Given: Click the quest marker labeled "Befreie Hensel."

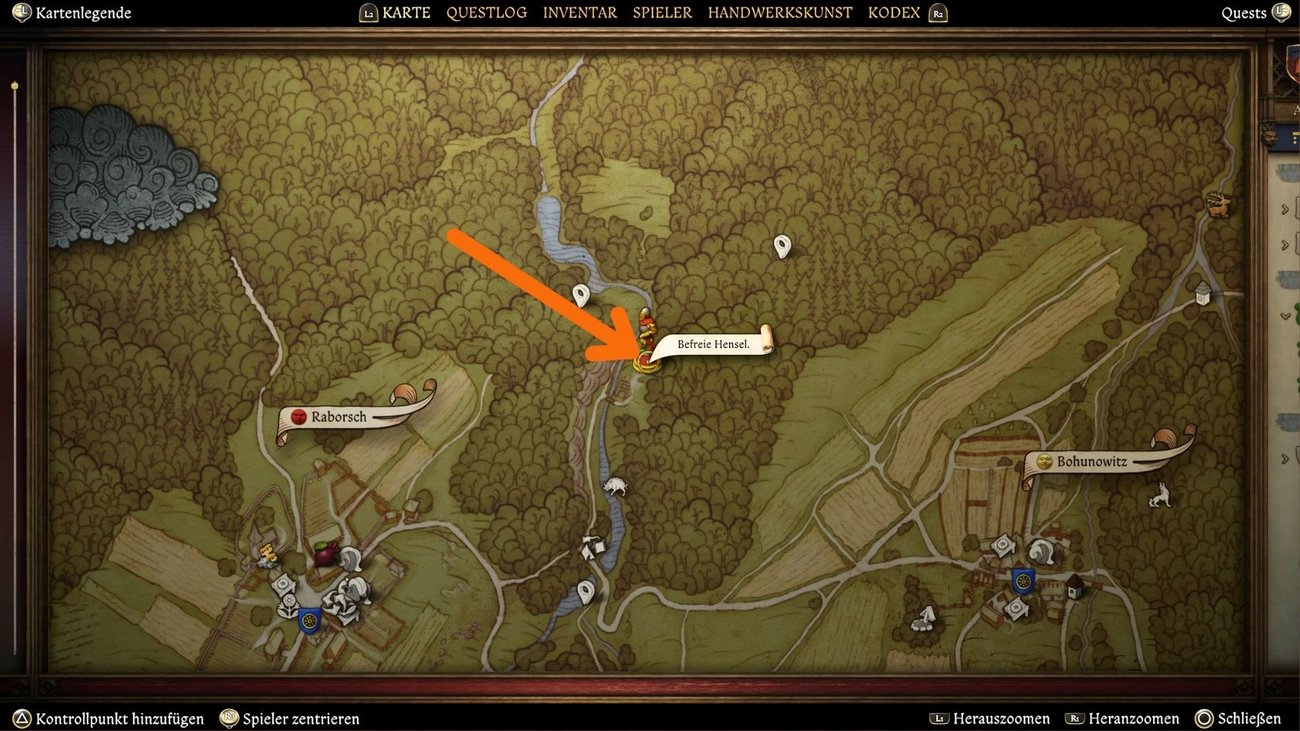Looking at the screenshot, I should point(712,343).
